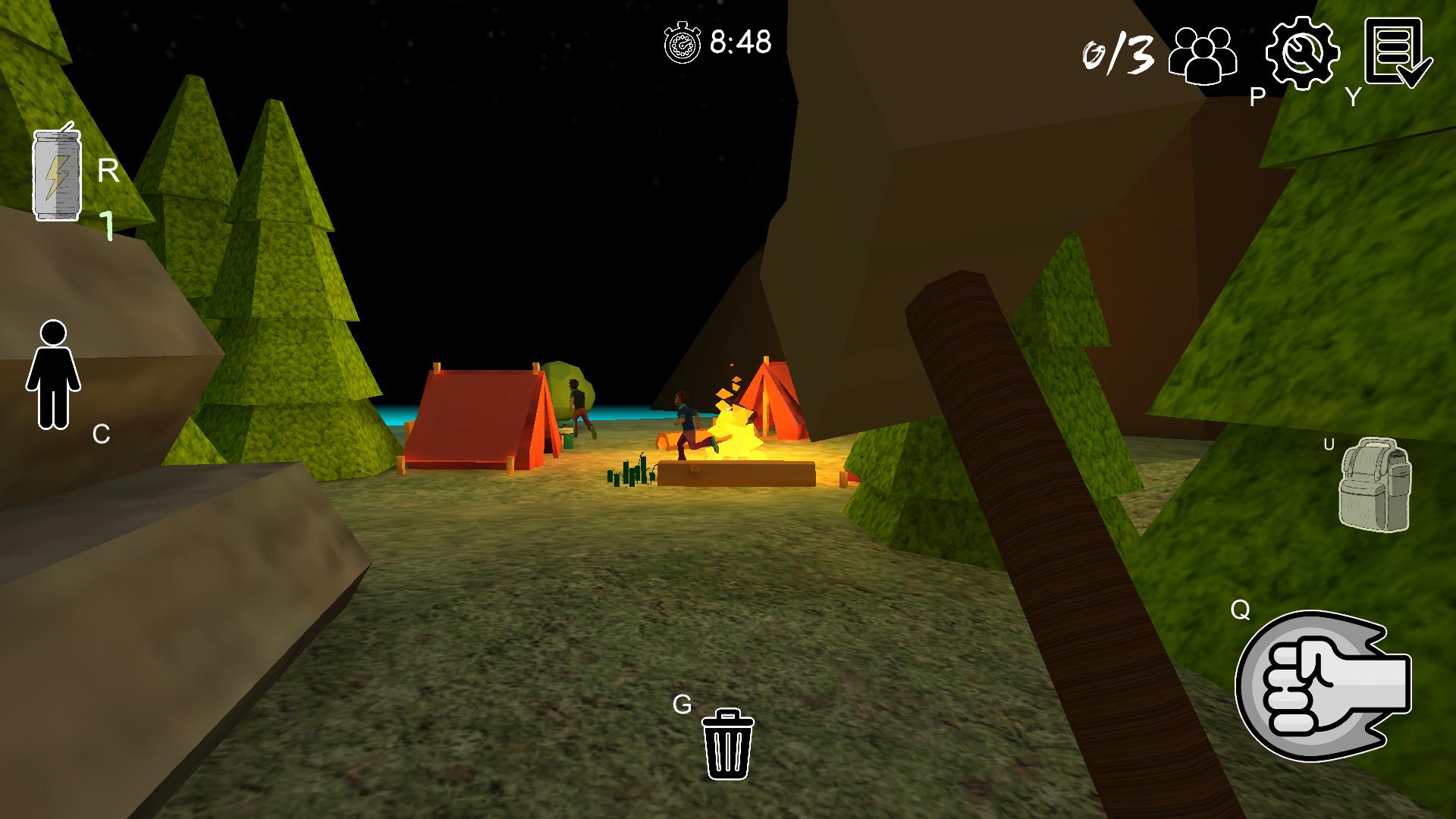Screen dimensions: 1456x819
Task: Select the G drop-item keybind label
Action: click(681, 705)
